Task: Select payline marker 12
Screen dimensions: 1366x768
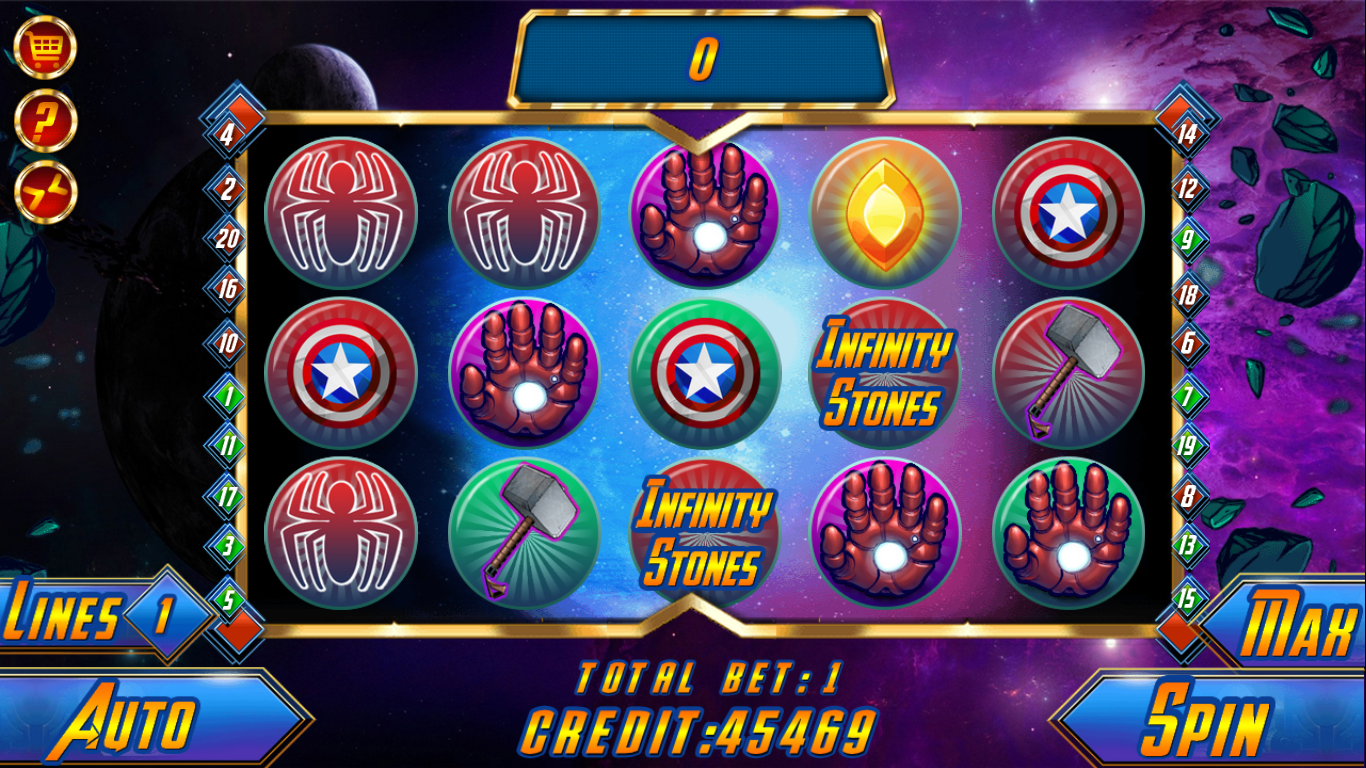Action: click(x=1187, y=187)
